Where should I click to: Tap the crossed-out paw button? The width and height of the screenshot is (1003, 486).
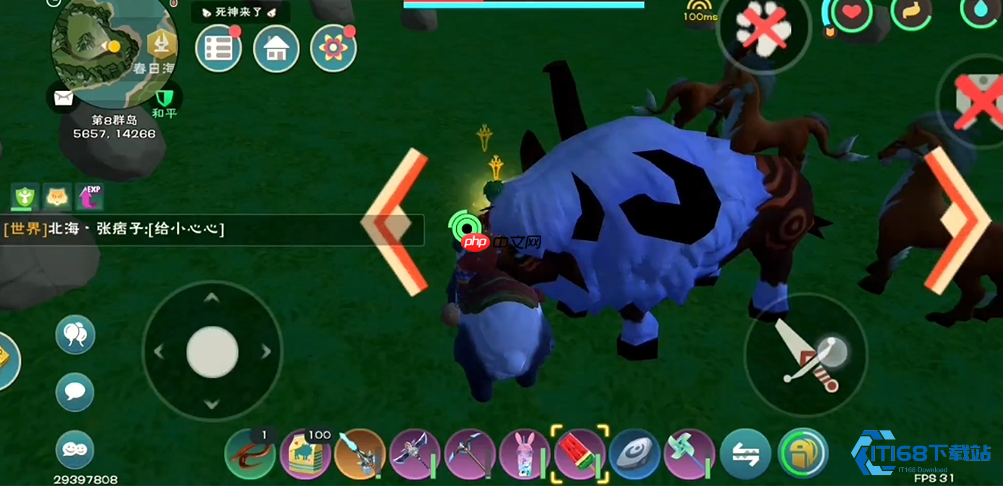[x=764, y=29]
